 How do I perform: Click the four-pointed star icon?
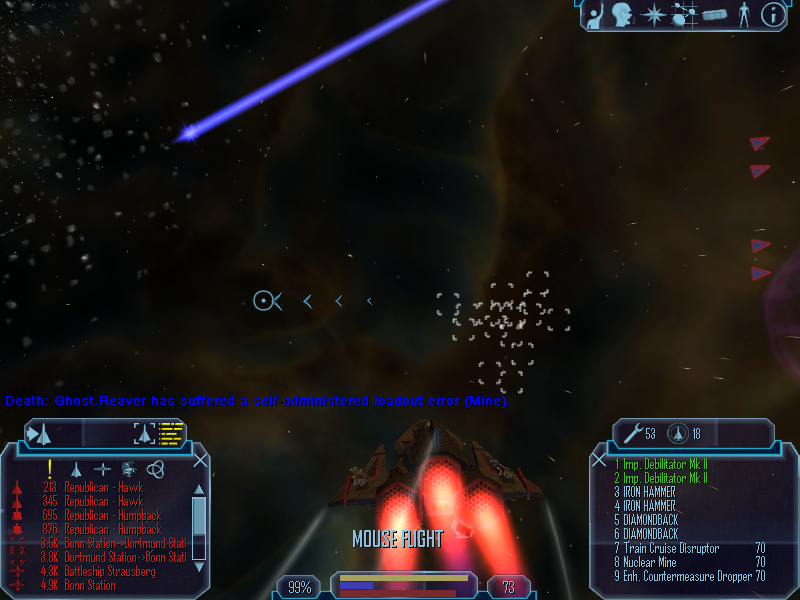(654, 14)
